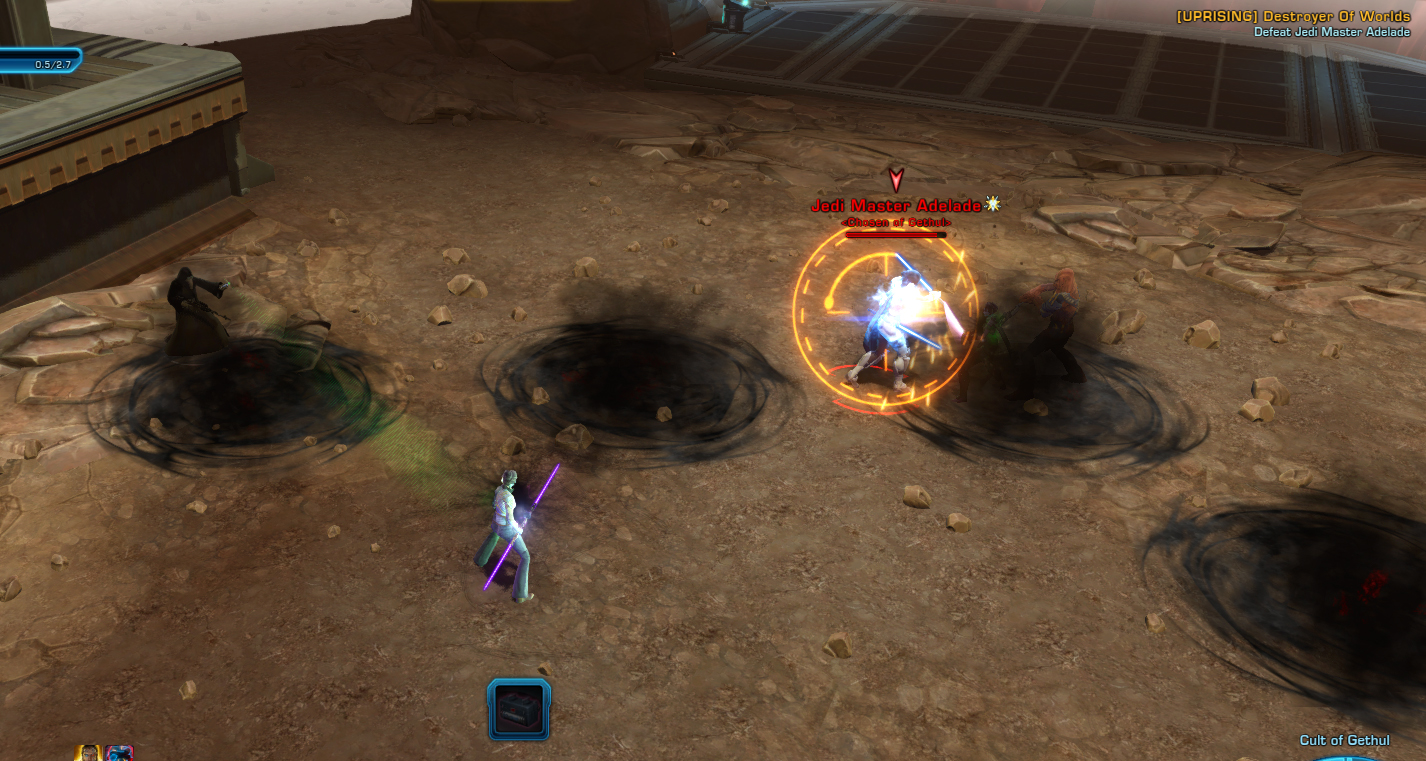Select the golden character portrait icon bottom-left

86,753
